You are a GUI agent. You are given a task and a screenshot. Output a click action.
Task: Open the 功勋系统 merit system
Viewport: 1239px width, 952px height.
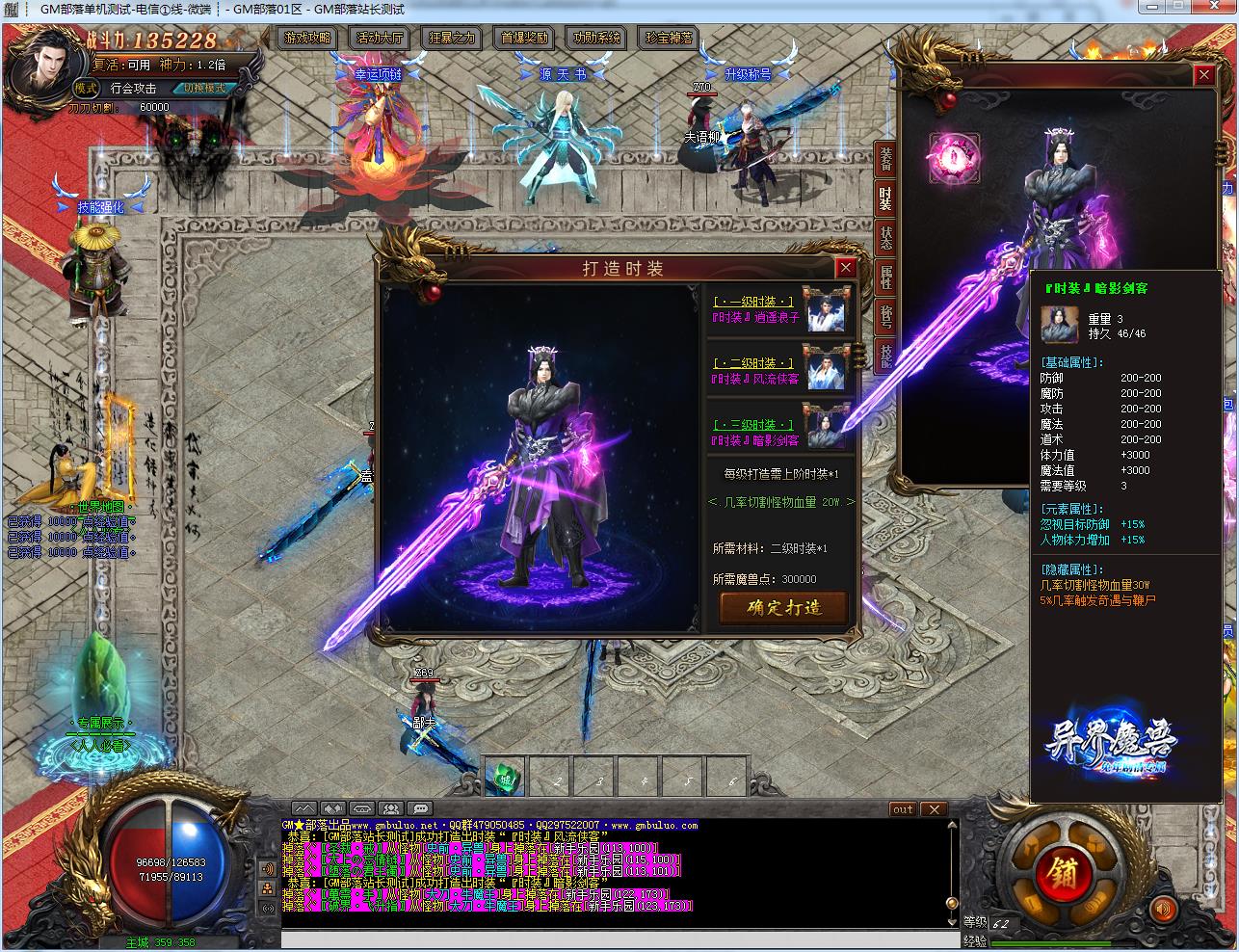(x=597, y=39)
